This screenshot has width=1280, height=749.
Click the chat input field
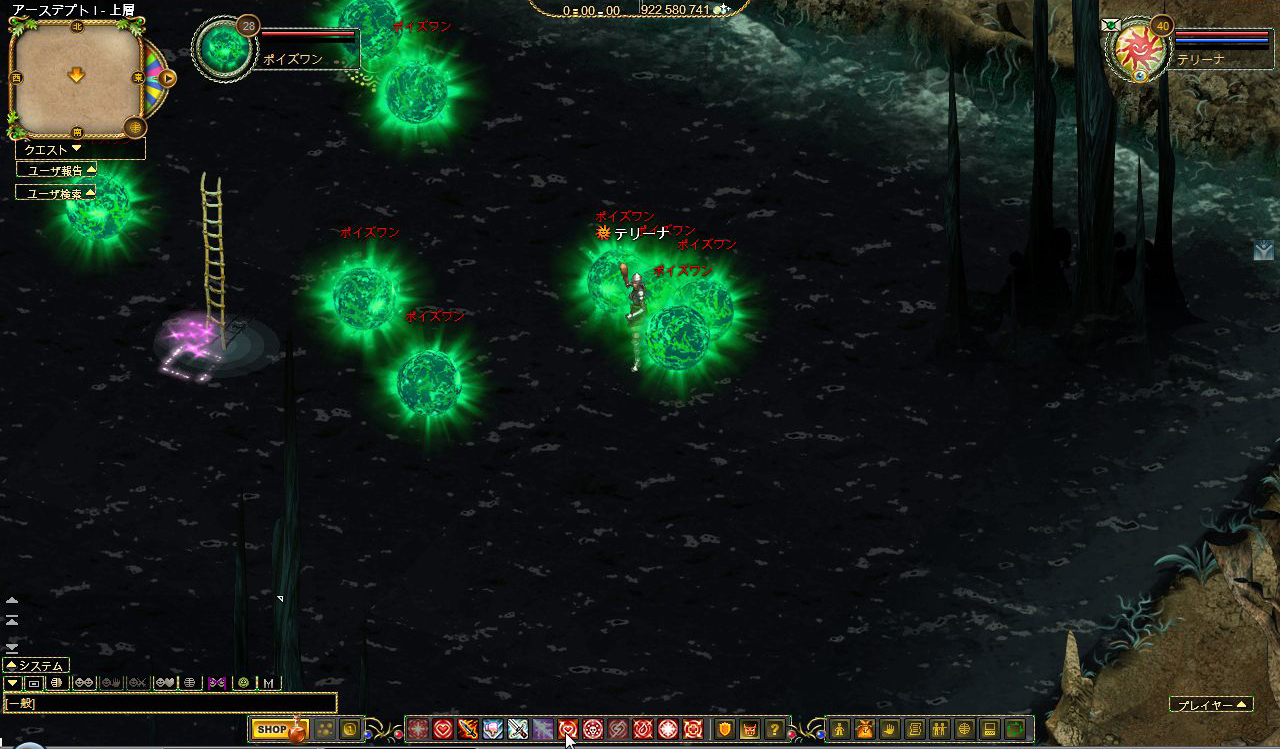coord(170,703)
